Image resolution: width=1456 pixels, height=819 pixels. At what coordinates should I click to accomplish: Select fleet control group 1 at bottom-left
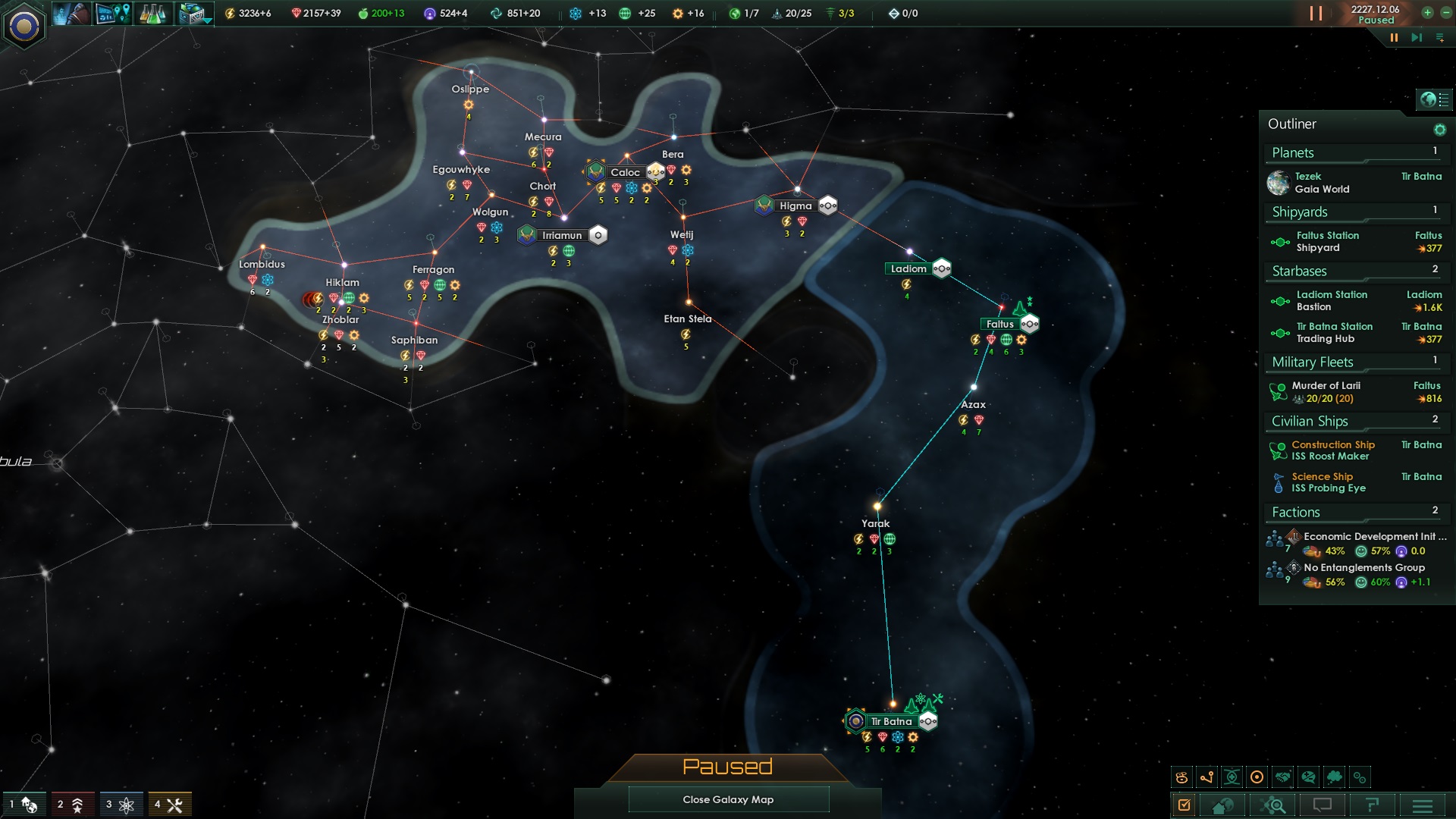(x=23, y=804)
